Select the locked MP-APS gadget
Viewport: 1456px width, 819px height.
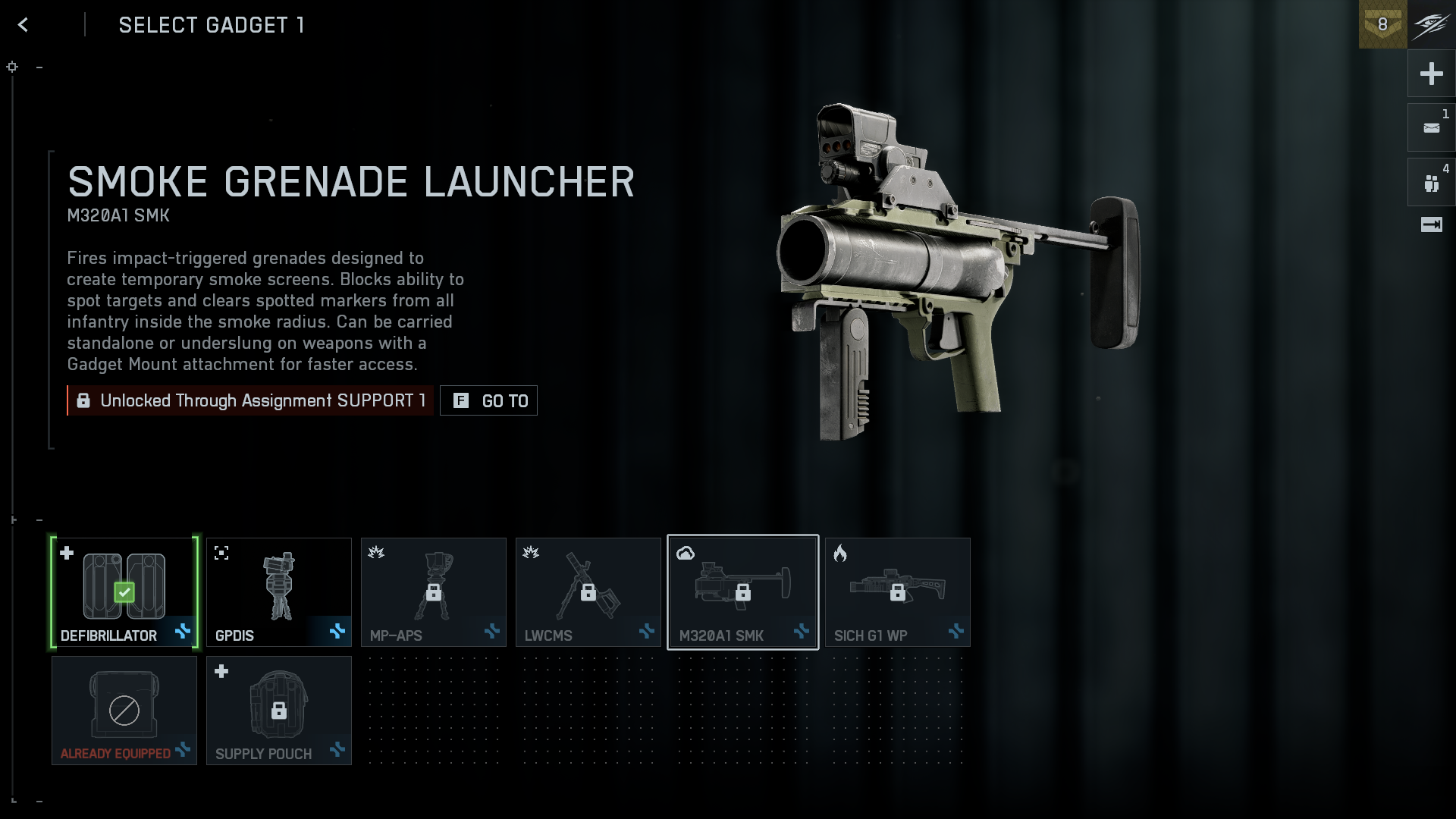434,592
